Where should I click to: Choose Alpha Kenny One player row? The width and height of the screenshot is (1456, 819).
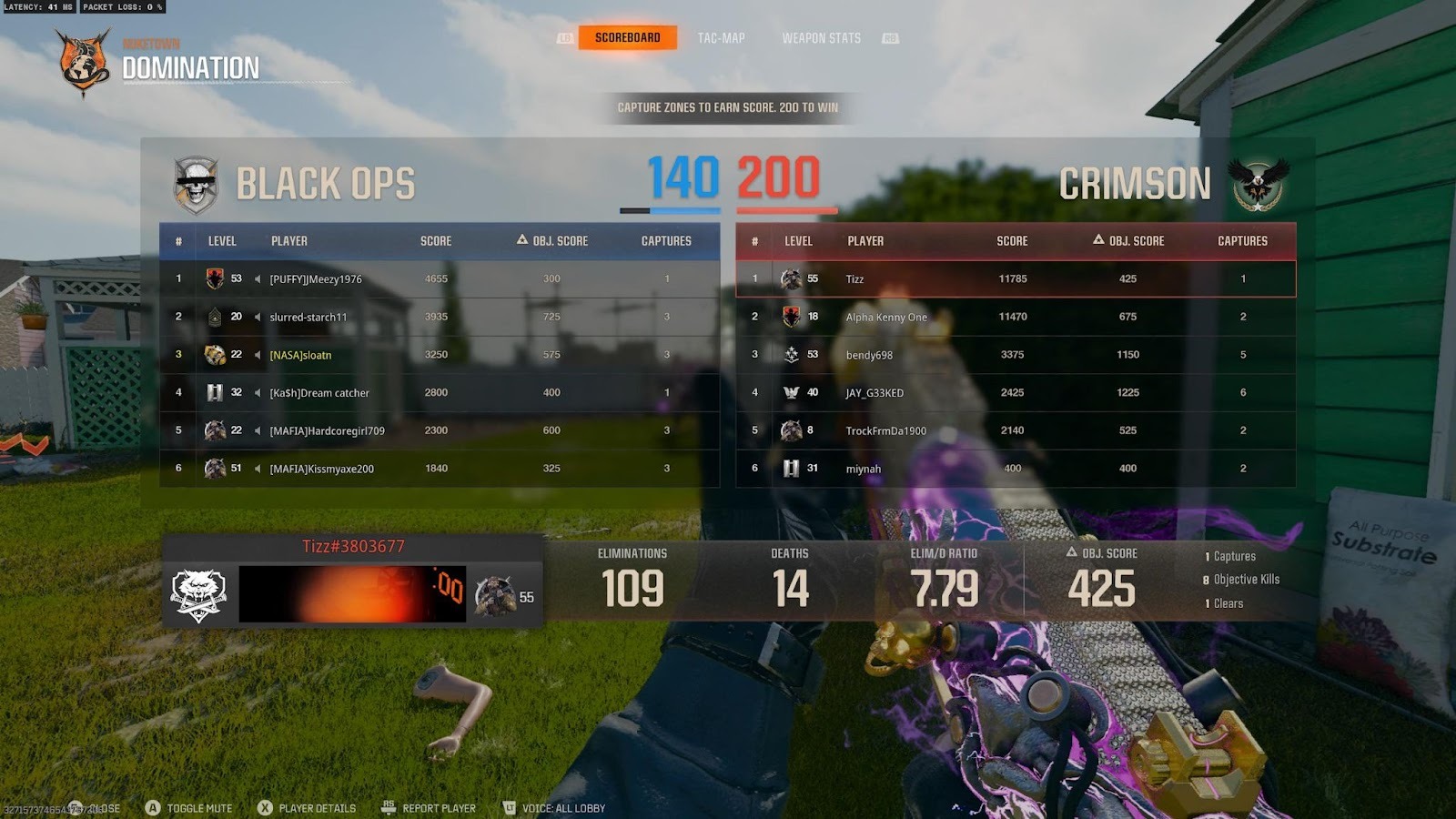tap(886, 317)
